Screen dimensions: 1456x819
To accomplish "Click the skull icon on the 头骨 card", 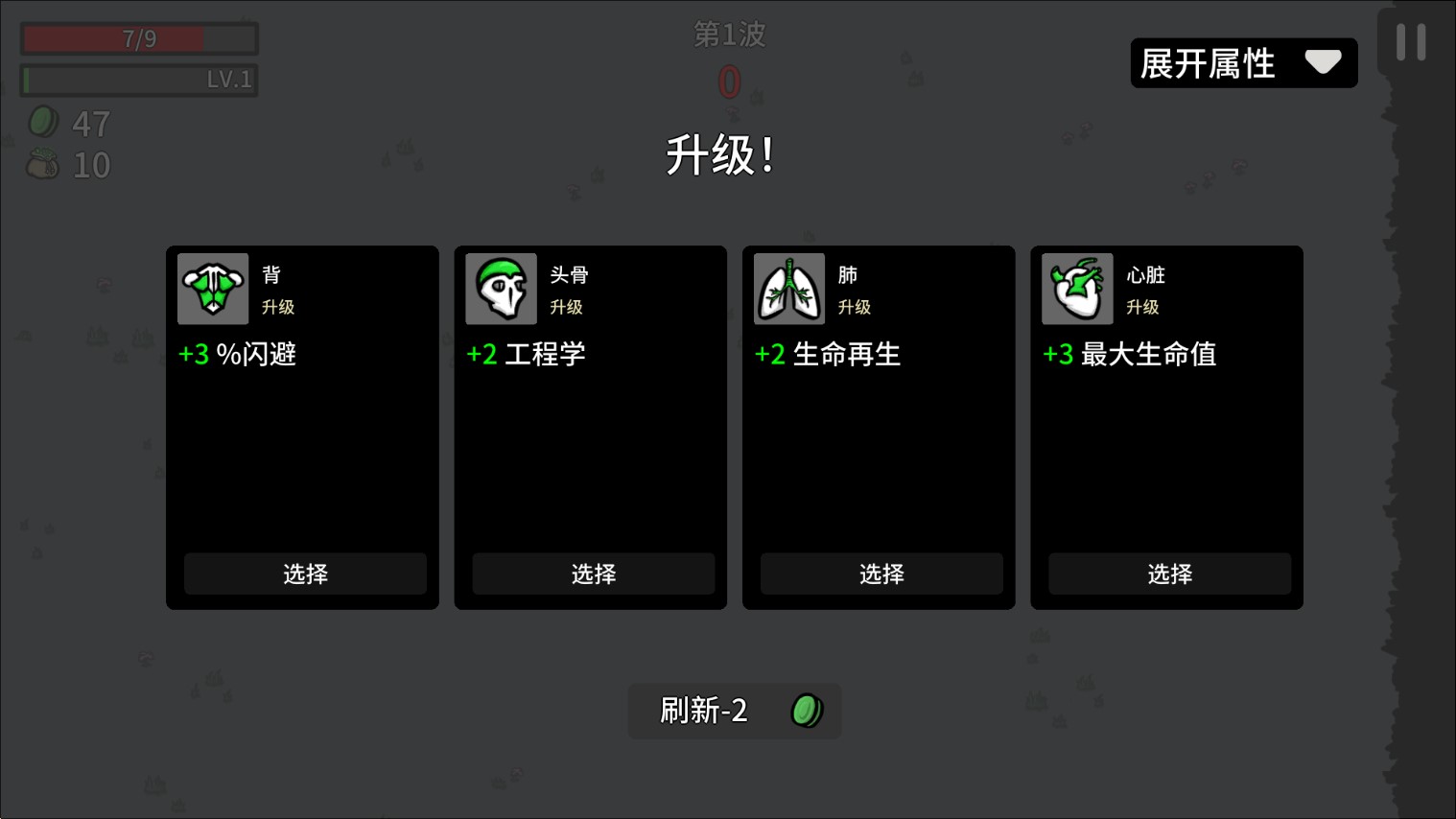I will point(501,289).
